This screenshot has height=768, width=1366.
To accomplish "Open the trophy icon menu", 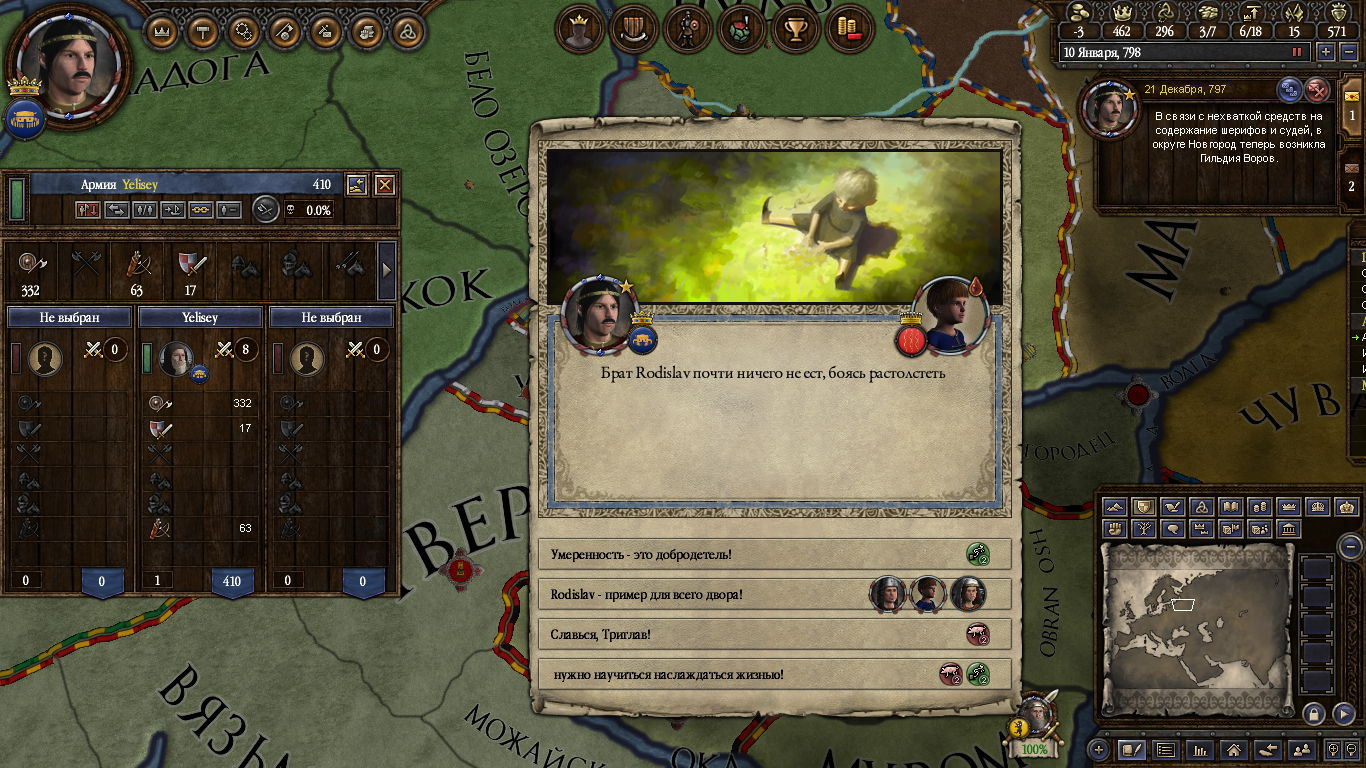I will click(796, 30).
